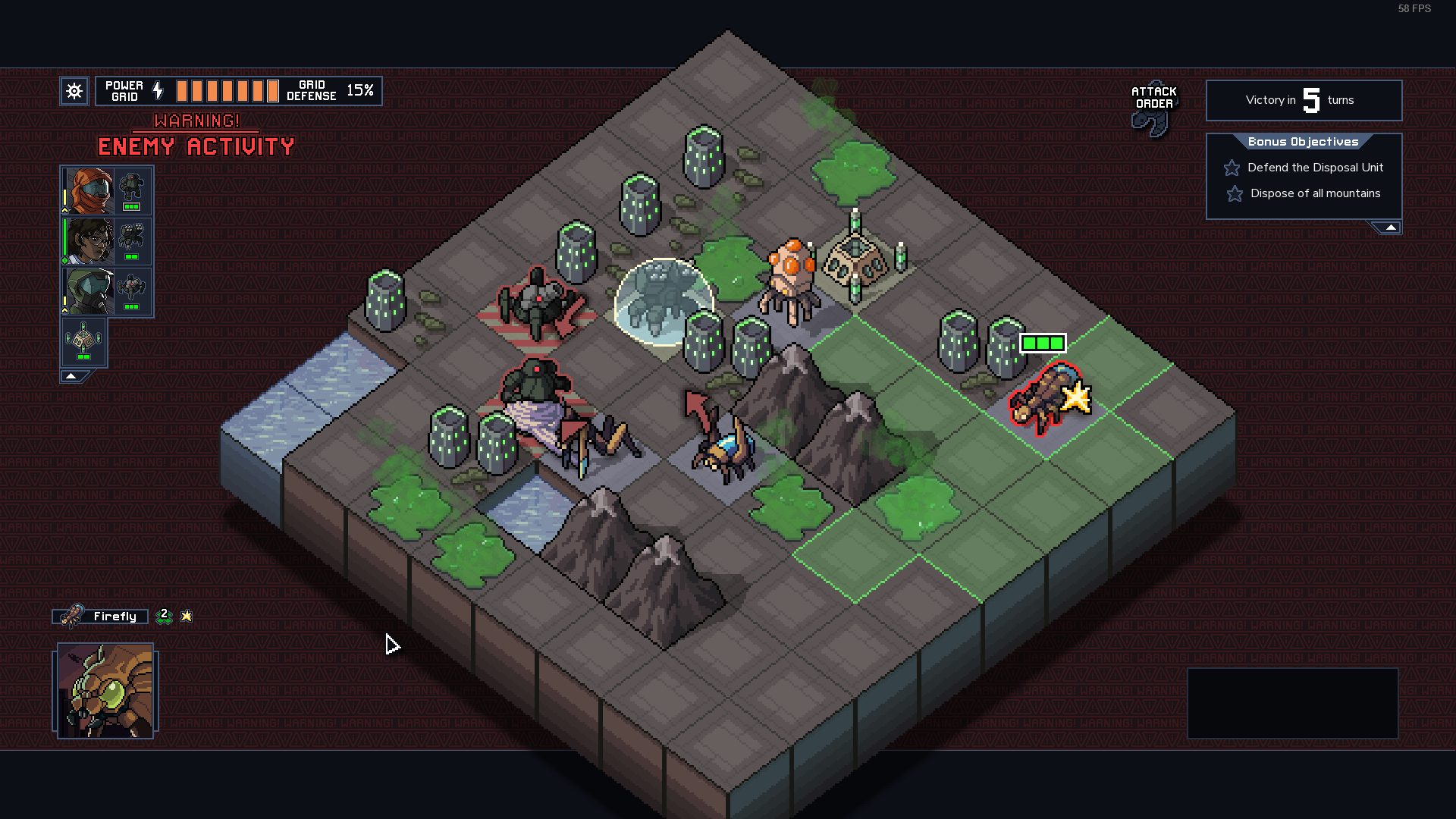Show the enemy Attack Order
Screen dimensions: 1456x819
1153,108
